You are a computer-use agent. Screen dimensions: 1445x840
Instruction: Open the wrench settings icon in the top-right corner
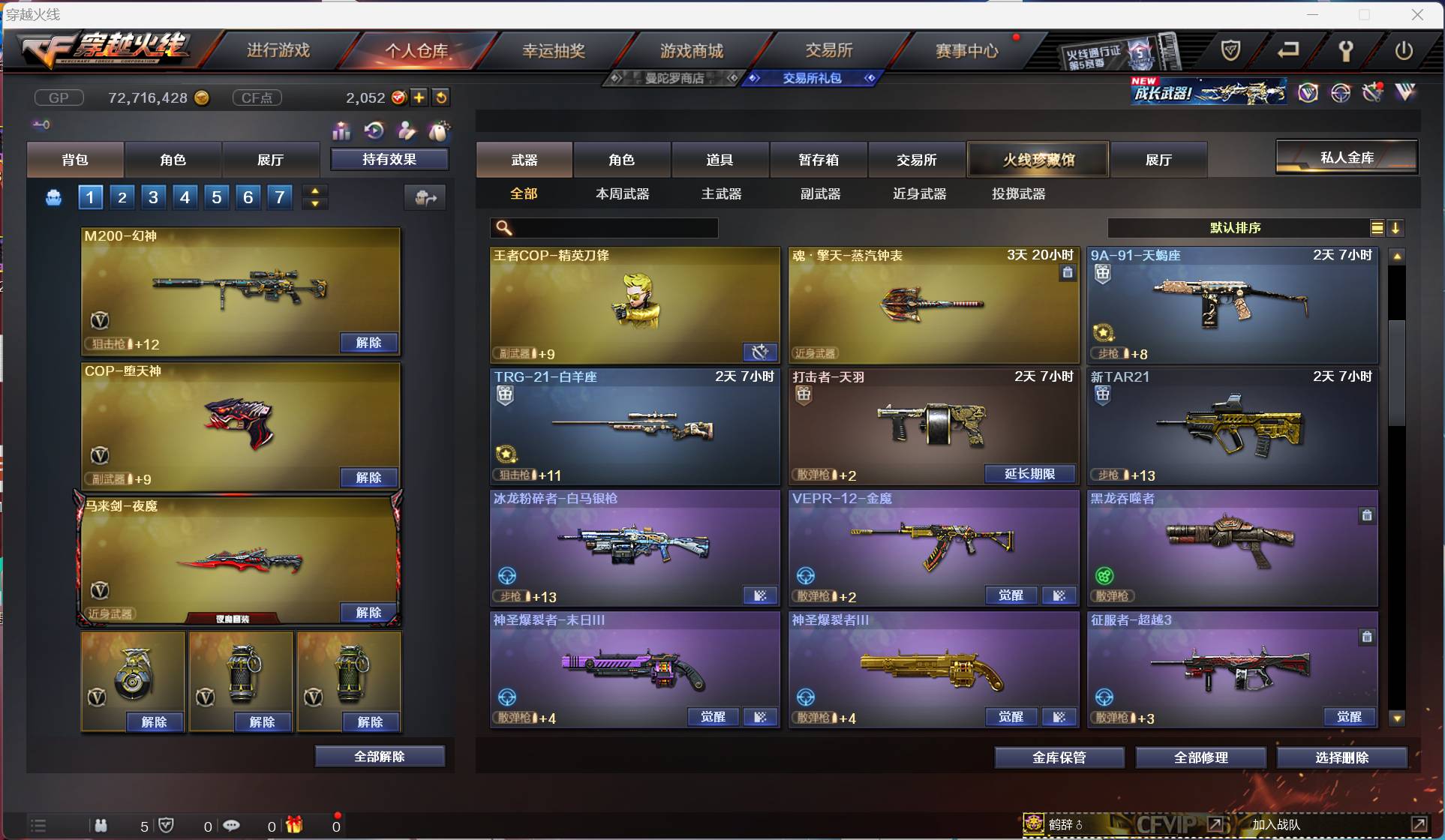tap(1347, 51)
